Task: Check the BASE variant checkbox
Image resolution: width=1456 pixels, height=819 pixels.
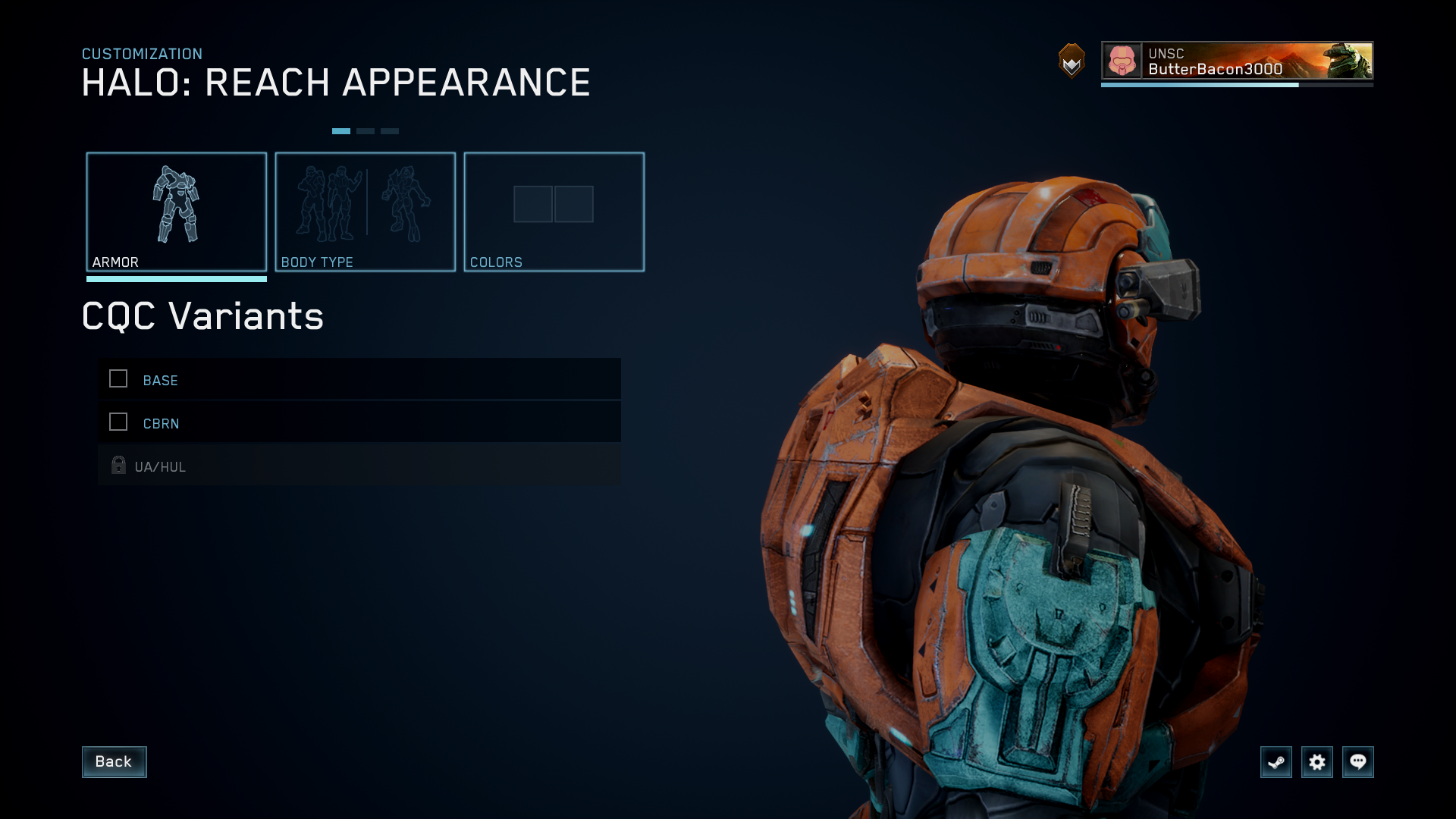Action: [x=118, y=379]
